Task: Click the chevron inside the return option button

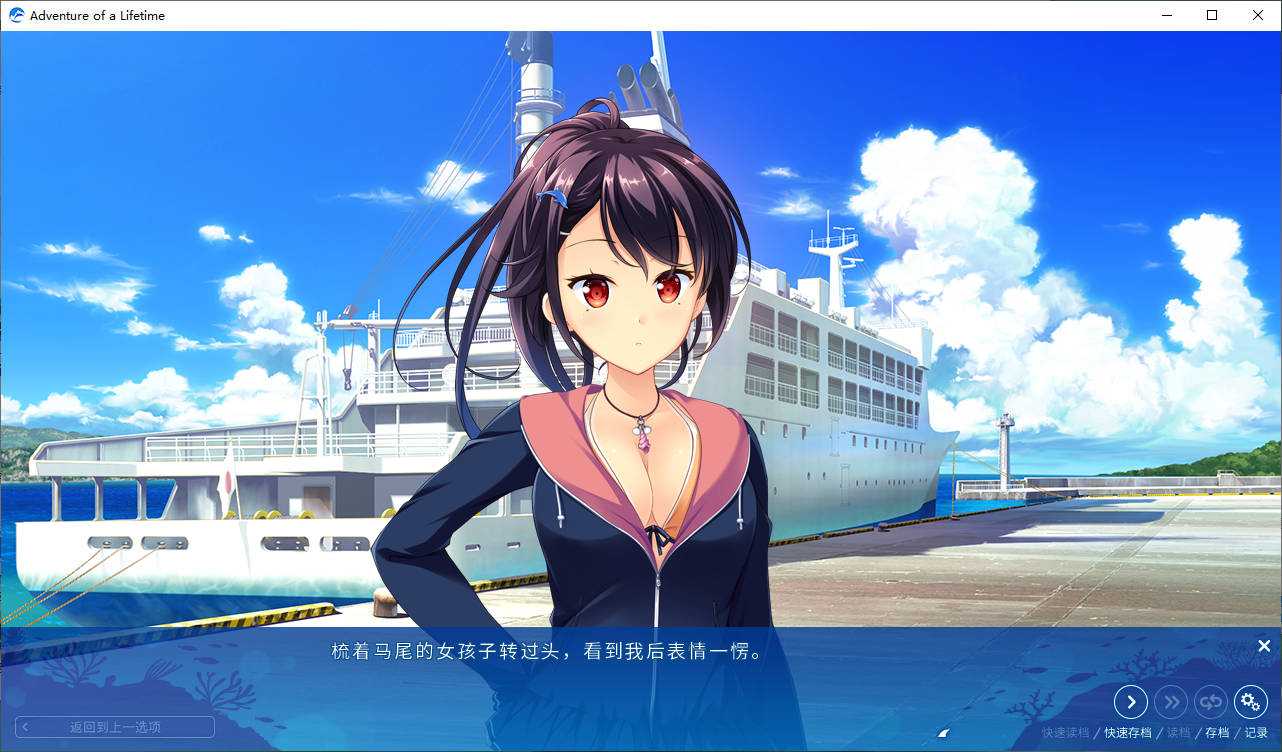Action: pos(26,726)
